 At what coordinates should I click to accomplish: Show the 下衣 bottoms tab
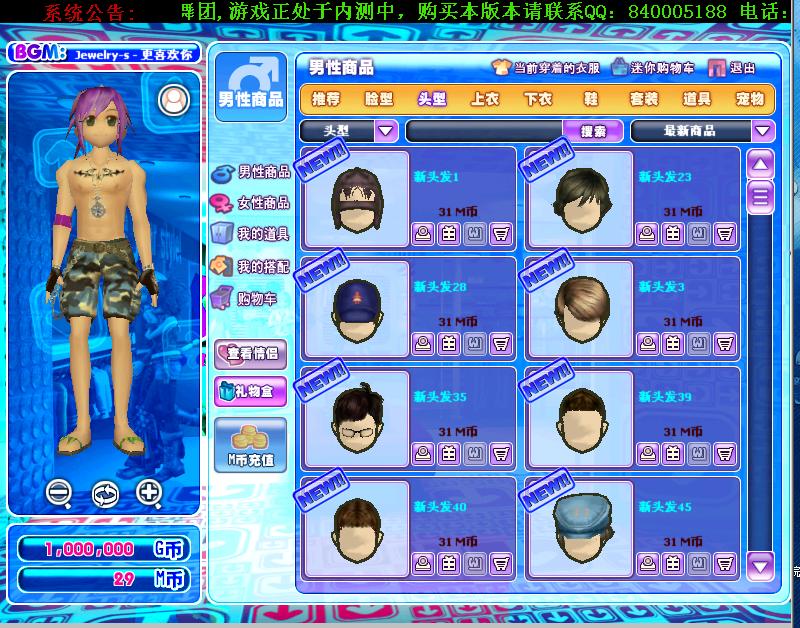click(538, 99)
